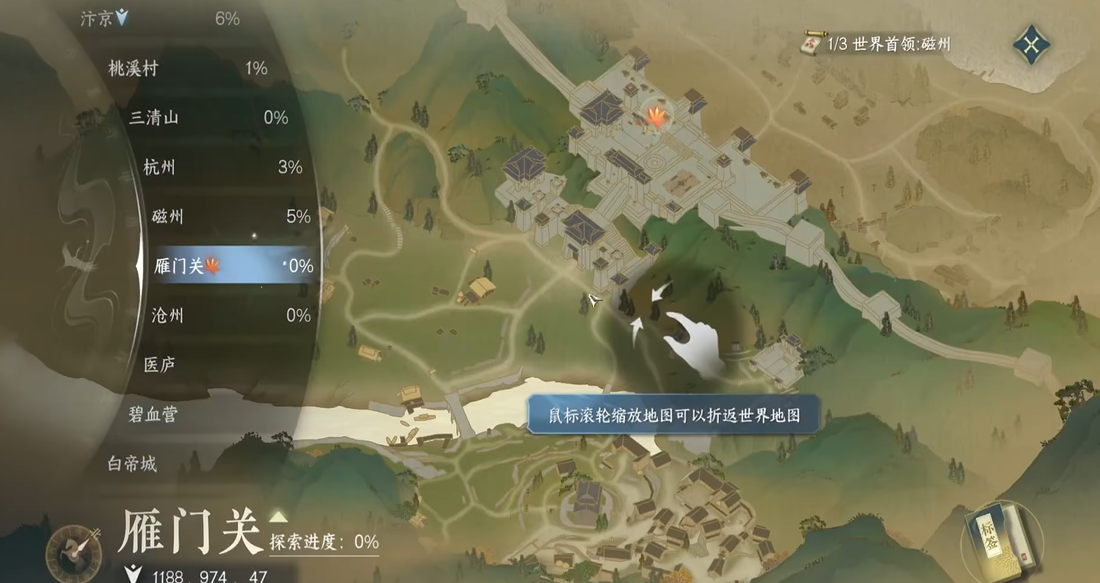The image size is (1100, 583).
Task: Go to 白帝城 region
Action: (x=132, y=464)
